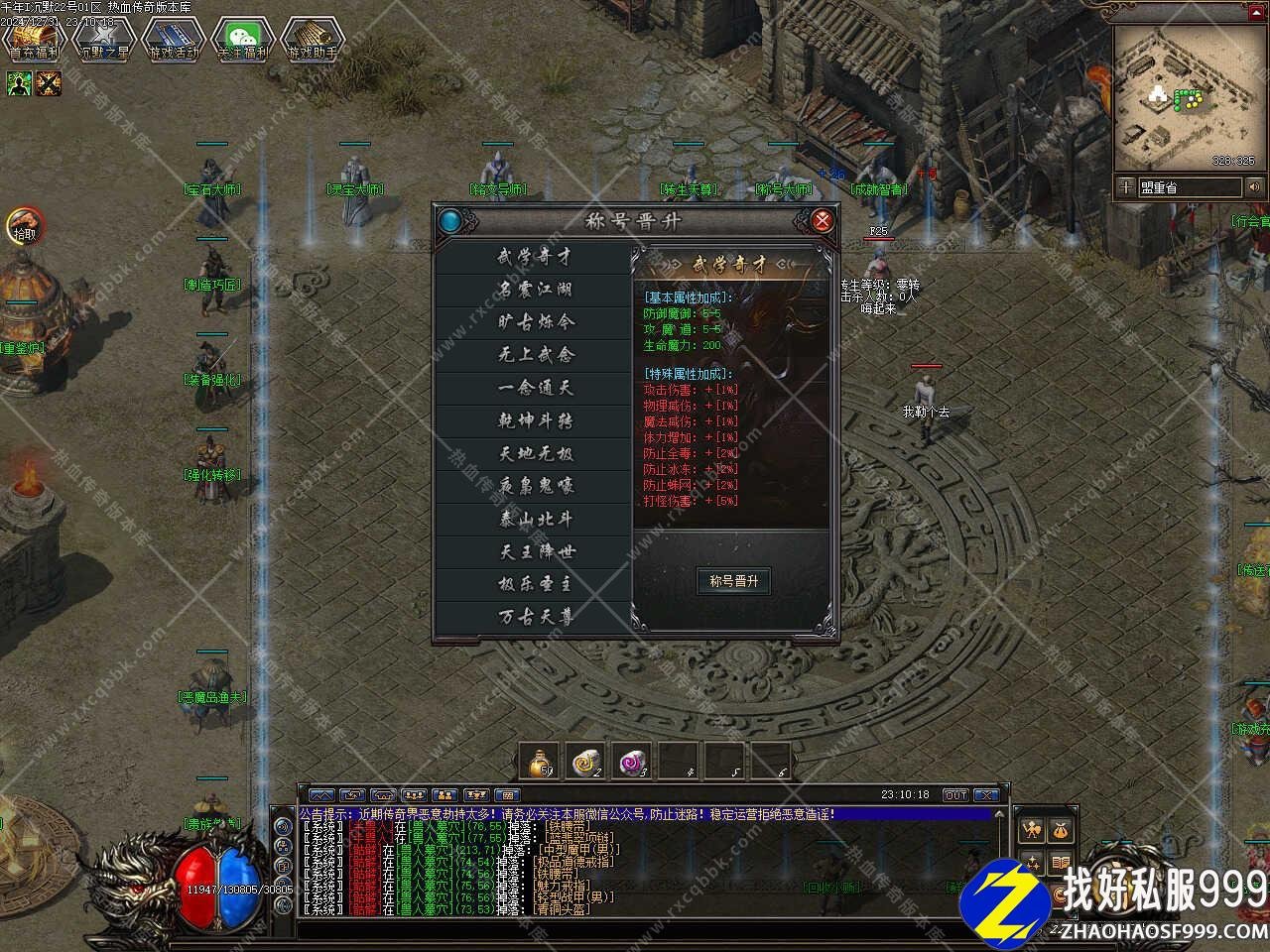The width and height of the screenshot is (1270, 952).
Task: Use the purple swirl scroll in hotbar slot 3
Action: pos(632,762)
